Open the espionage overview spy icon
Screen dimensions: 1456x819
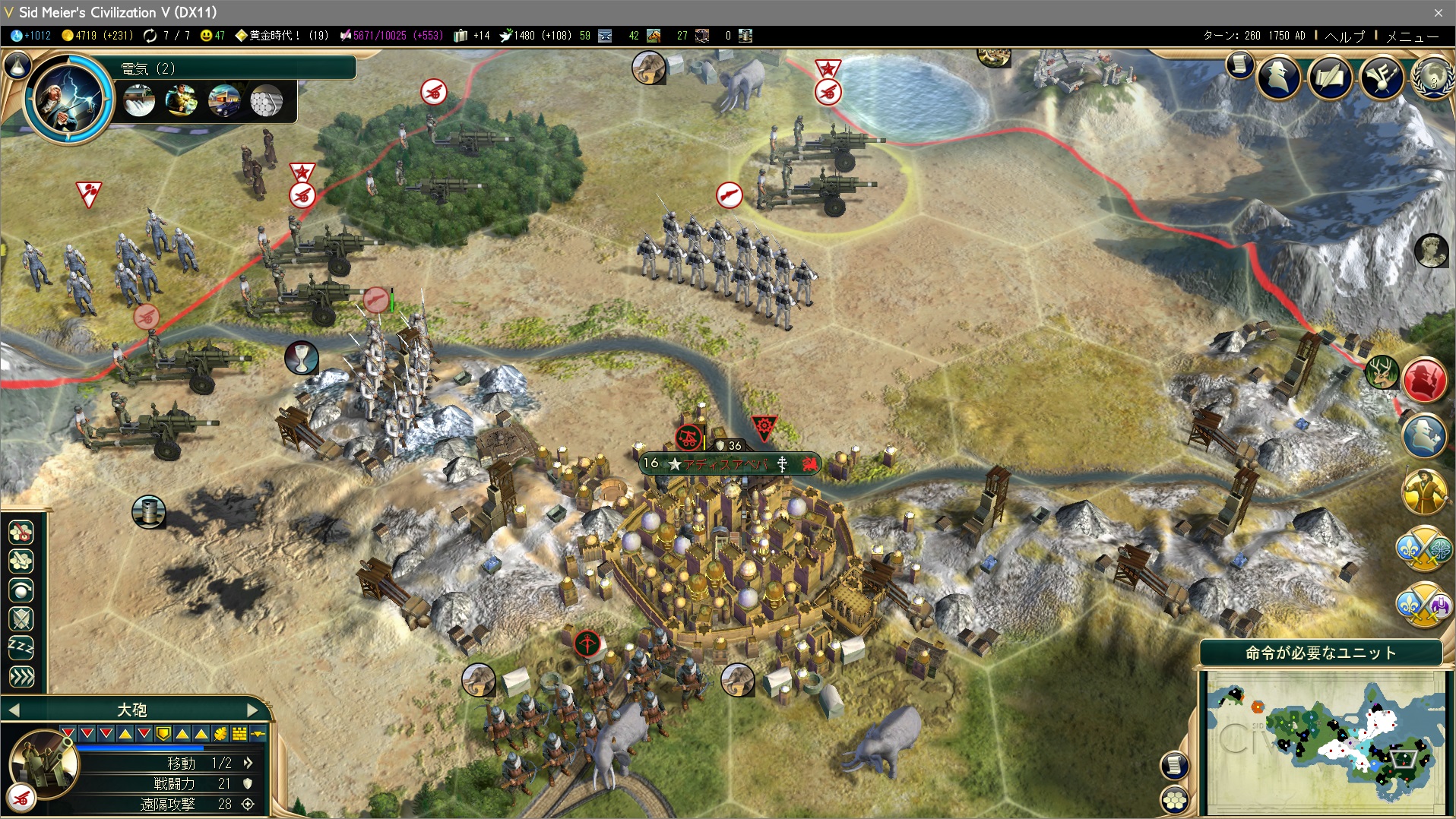pyautogui.click(x=1279, y=77)
